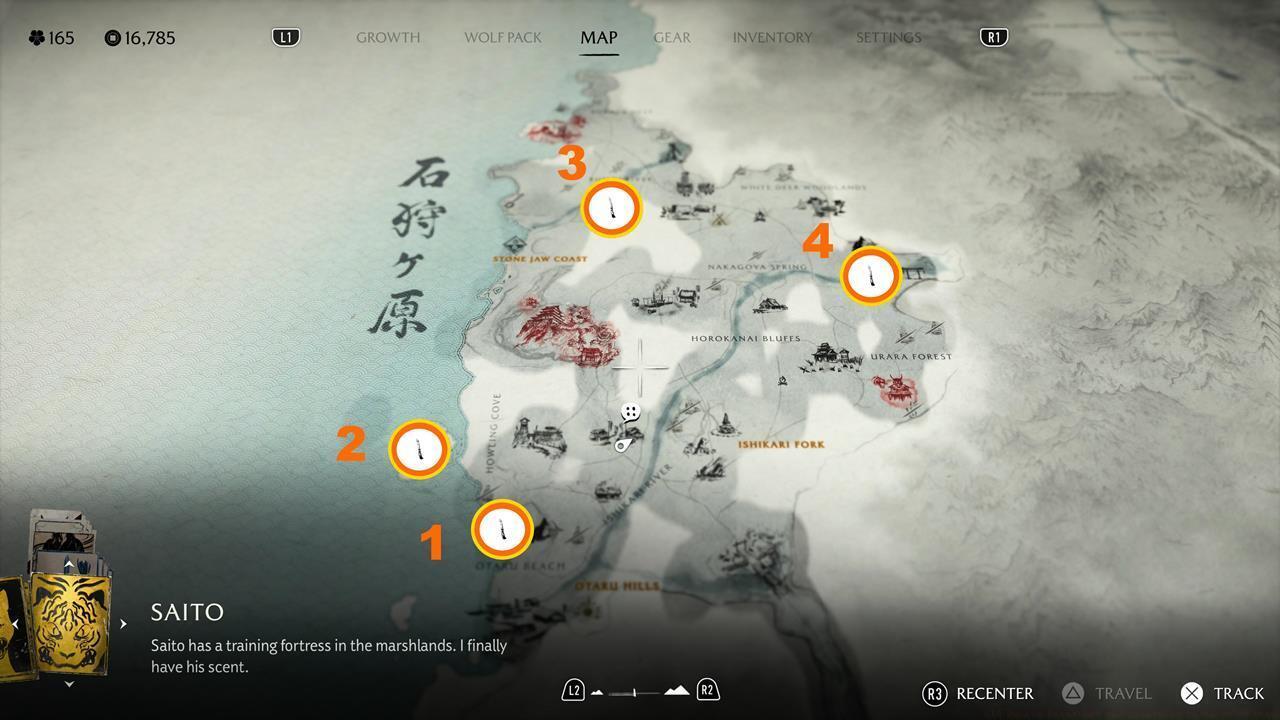Click the L1 shoulder button prompt

286,36
